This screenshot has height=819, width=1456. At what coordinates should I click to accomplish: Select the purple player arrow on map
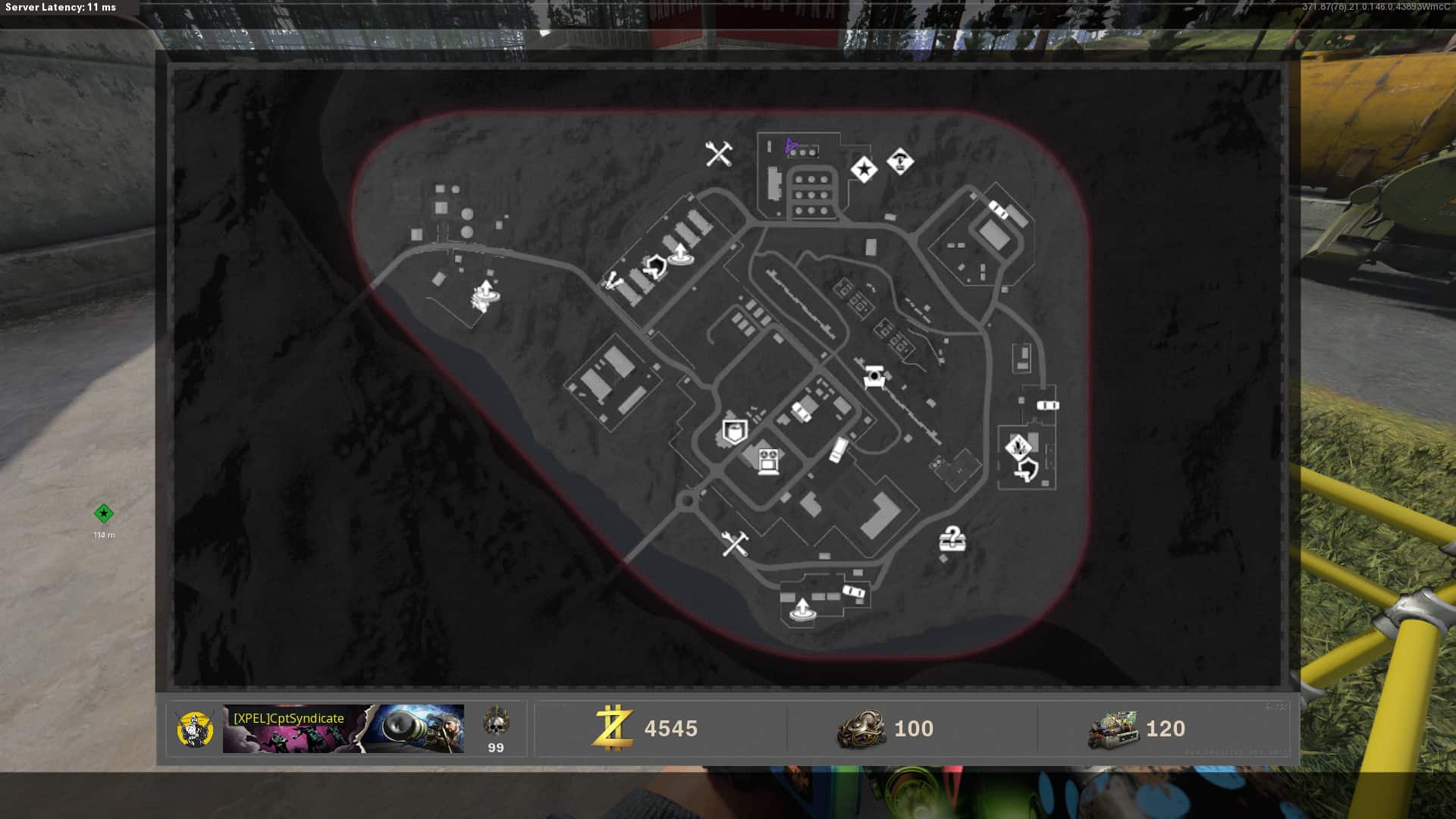click(790, 145)
